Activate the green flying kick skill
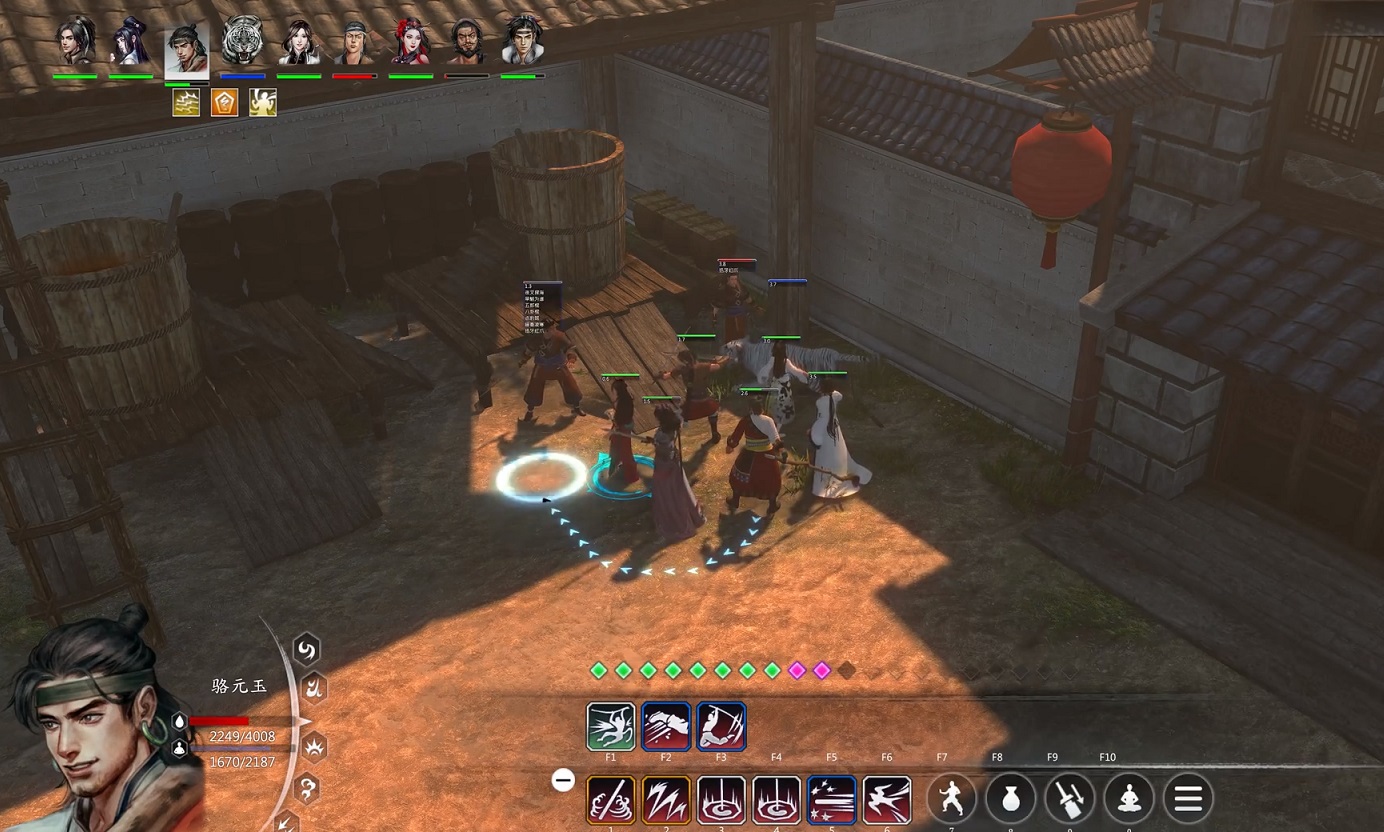 (x=611, y=726)
